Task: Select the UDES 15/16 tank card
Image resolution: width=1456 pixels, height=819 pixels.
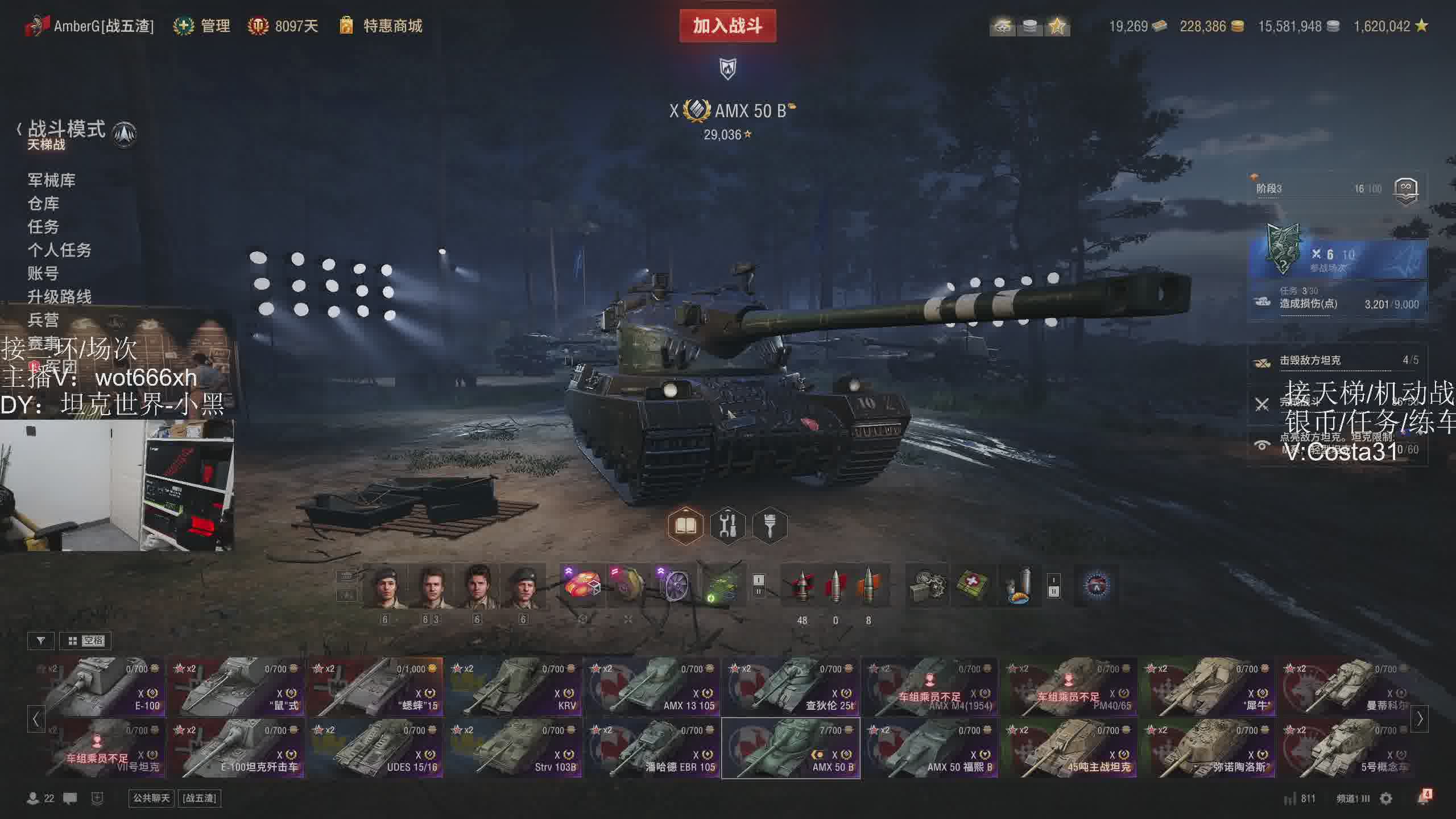Action: (x=375, y=748)
